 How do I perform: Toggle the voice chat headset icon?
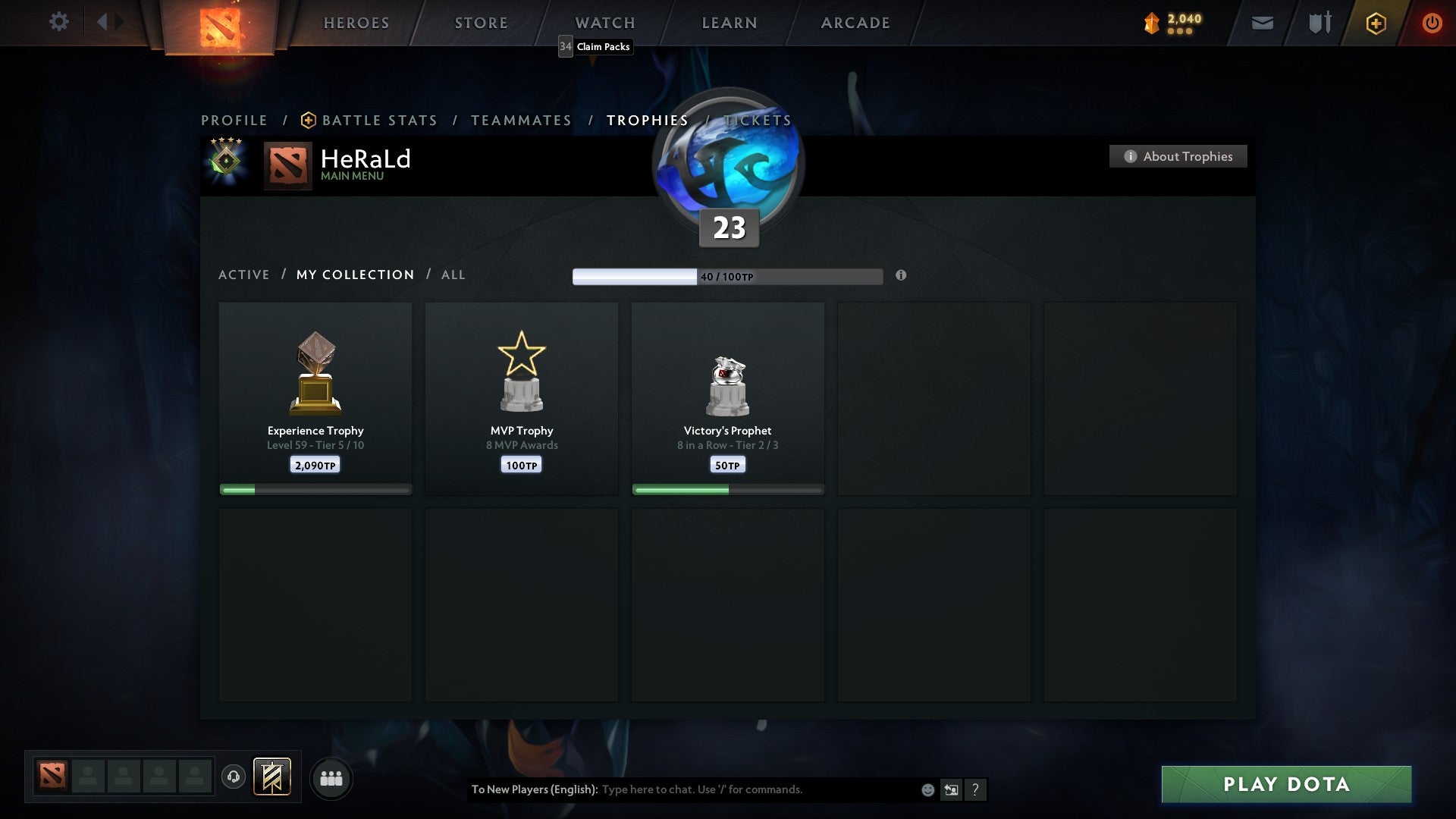[234, 777]
